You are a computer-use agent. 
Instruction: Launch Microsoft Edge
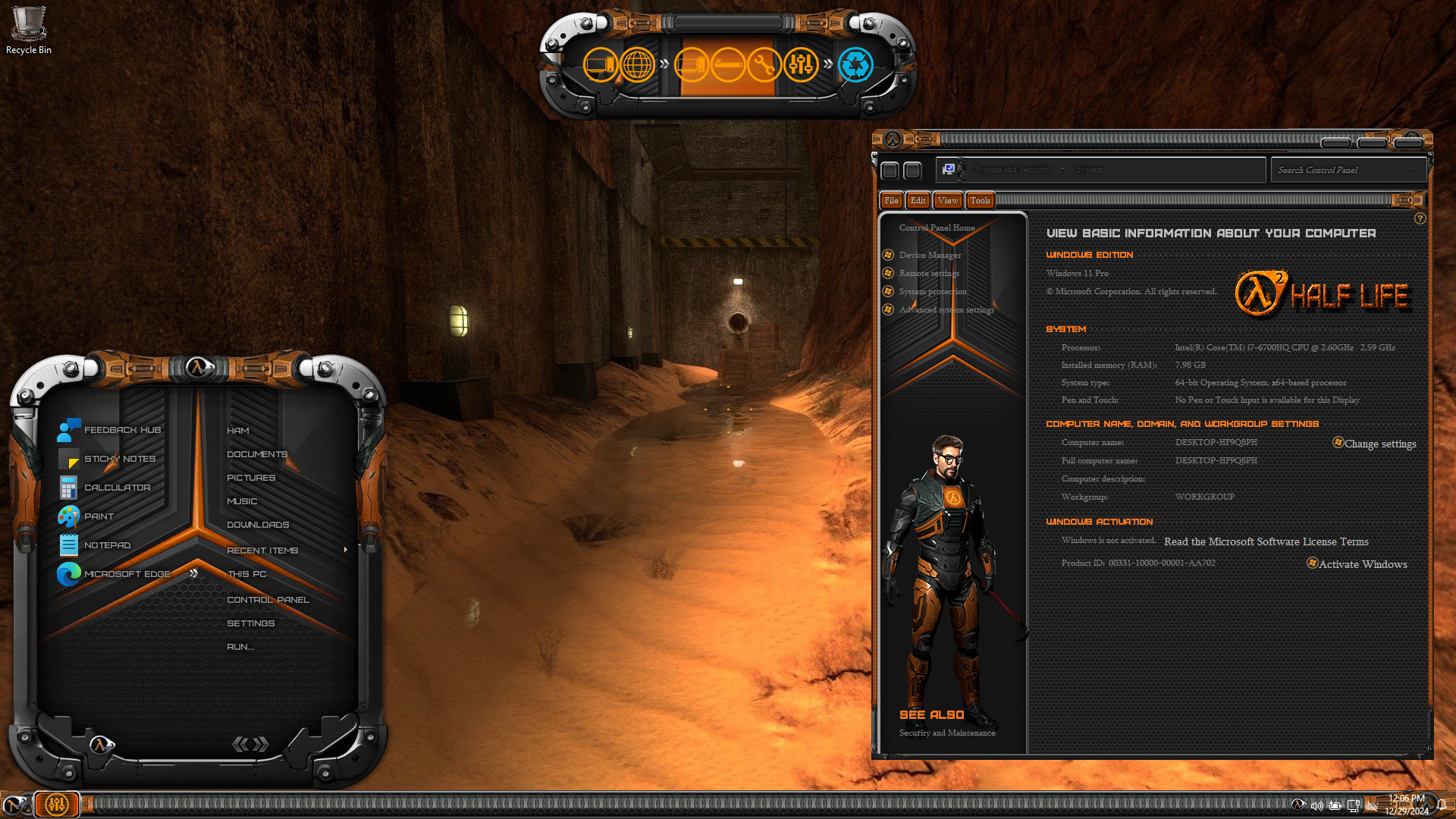tap(127, 574)
